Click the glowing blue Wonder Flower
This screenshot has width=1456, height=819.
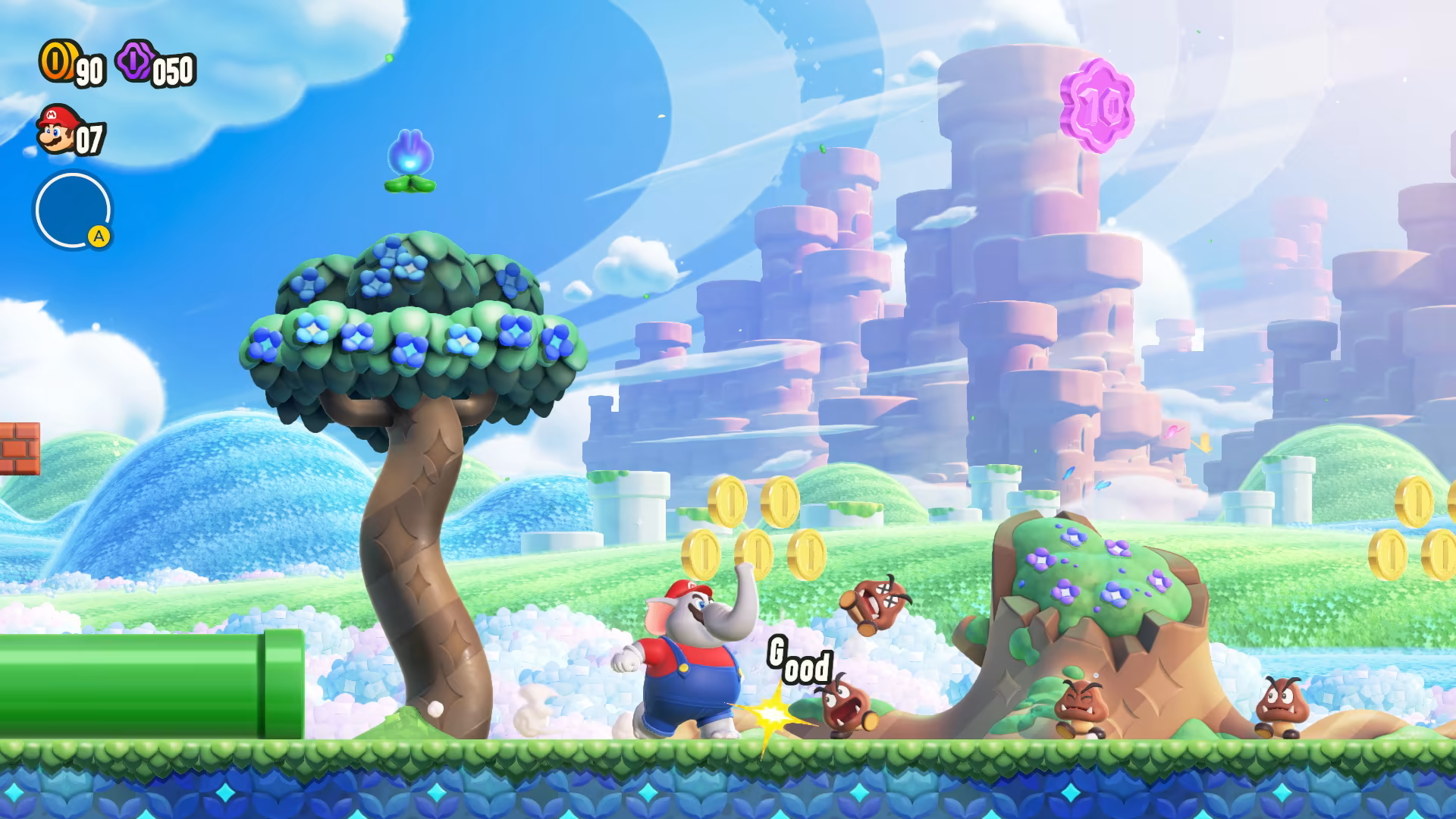click(410, 158)
